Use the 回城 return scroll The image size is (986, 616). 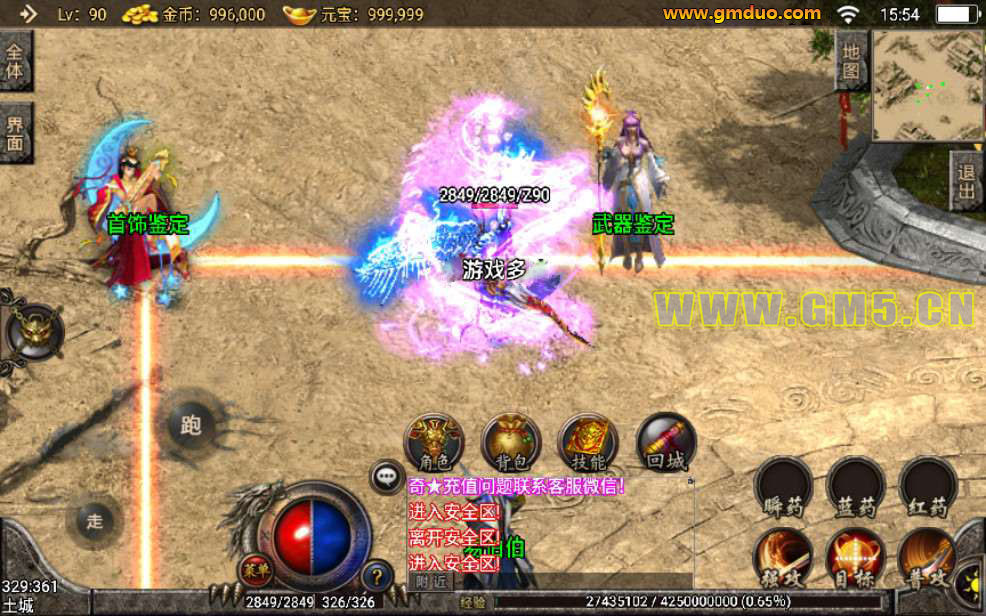coord(665,442)
